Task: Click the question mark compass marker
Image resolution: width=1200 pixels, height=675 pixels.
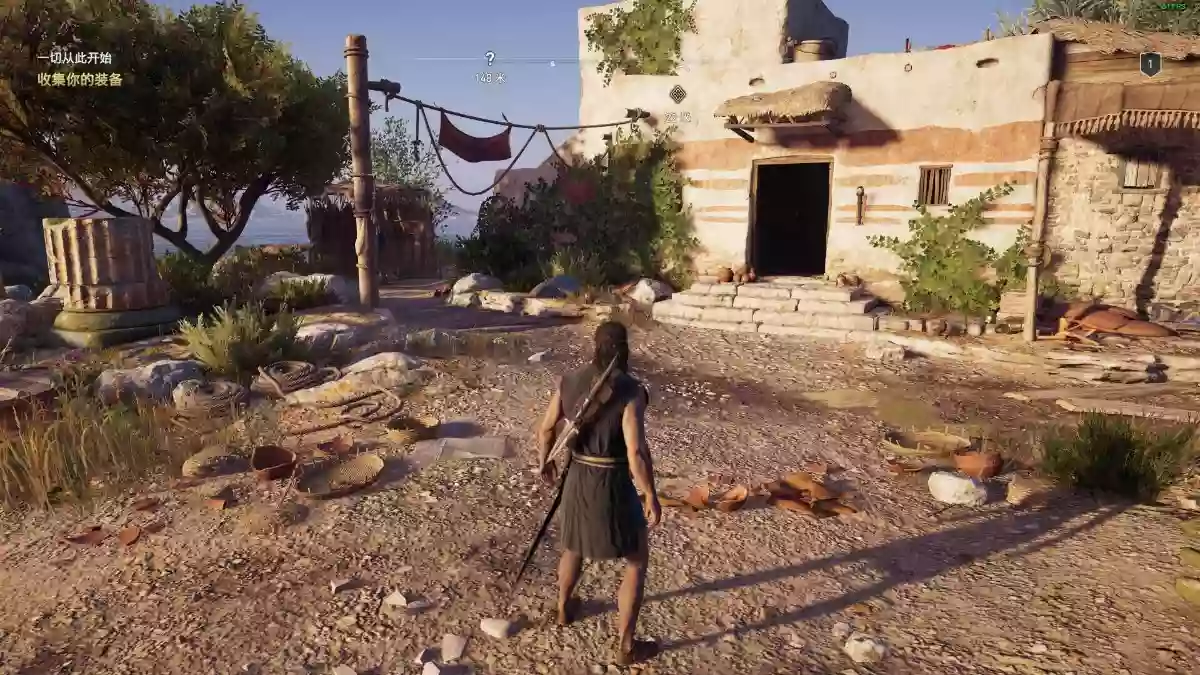Action: (490, 58)
